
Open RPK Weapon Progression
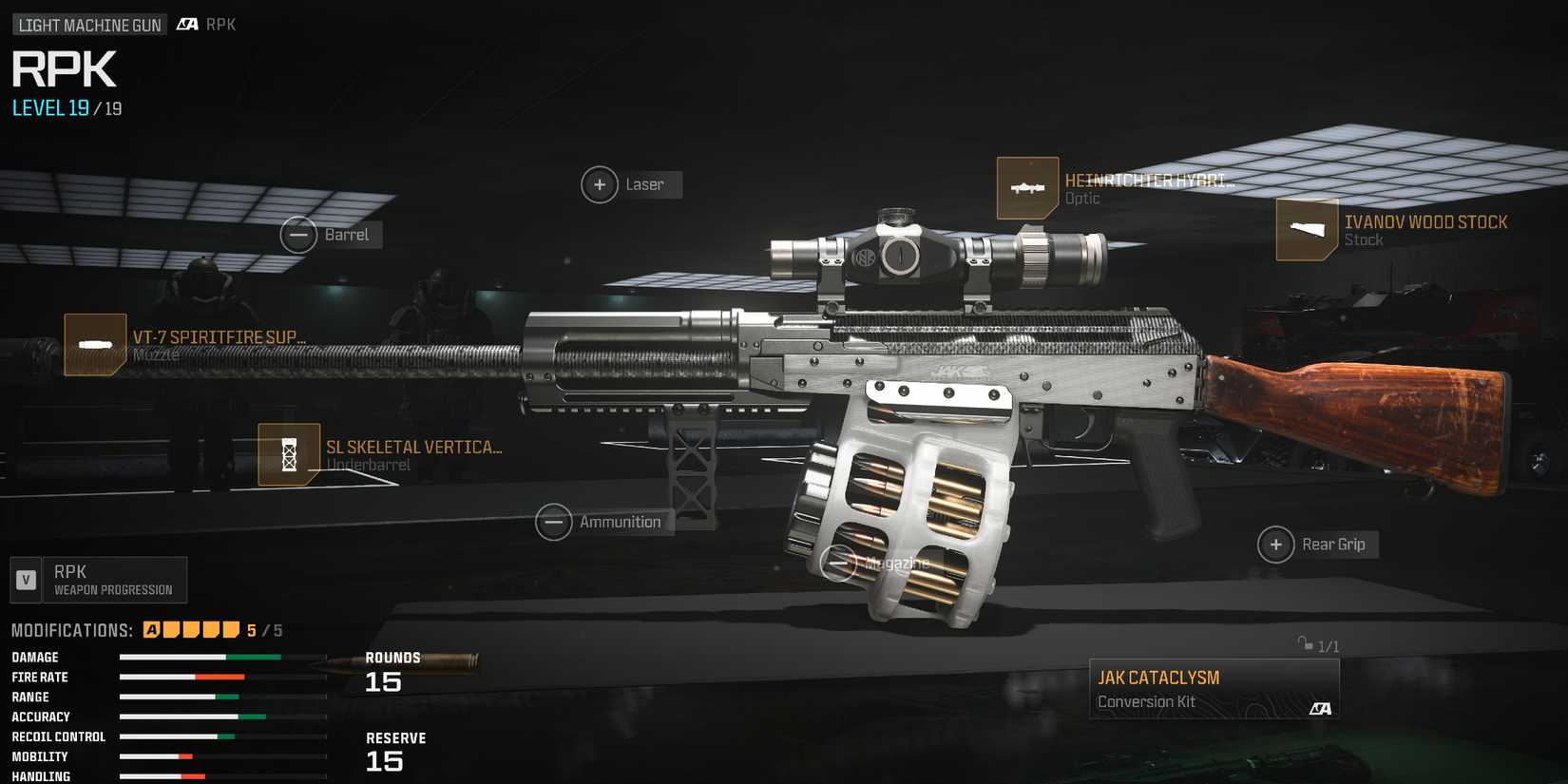click(98, 580)
